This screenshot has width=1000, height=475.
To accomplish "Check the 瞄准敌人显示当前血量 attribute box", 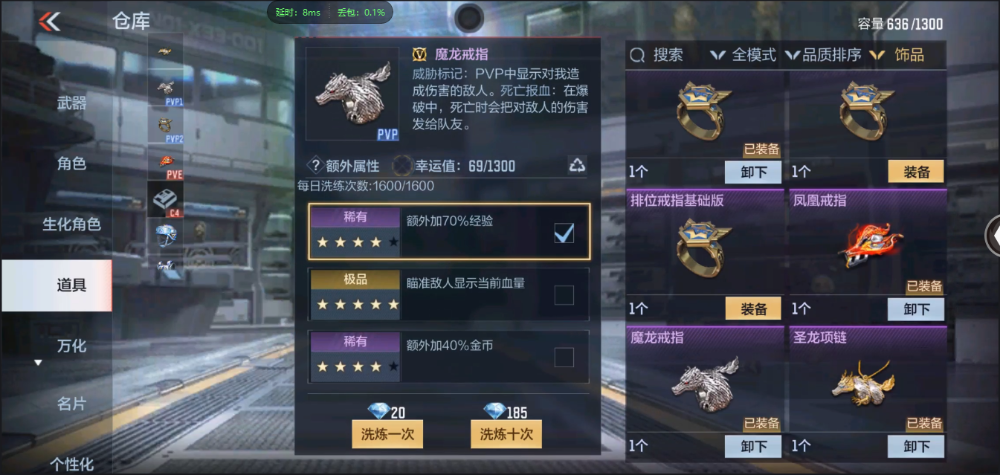I will point(564,294).
